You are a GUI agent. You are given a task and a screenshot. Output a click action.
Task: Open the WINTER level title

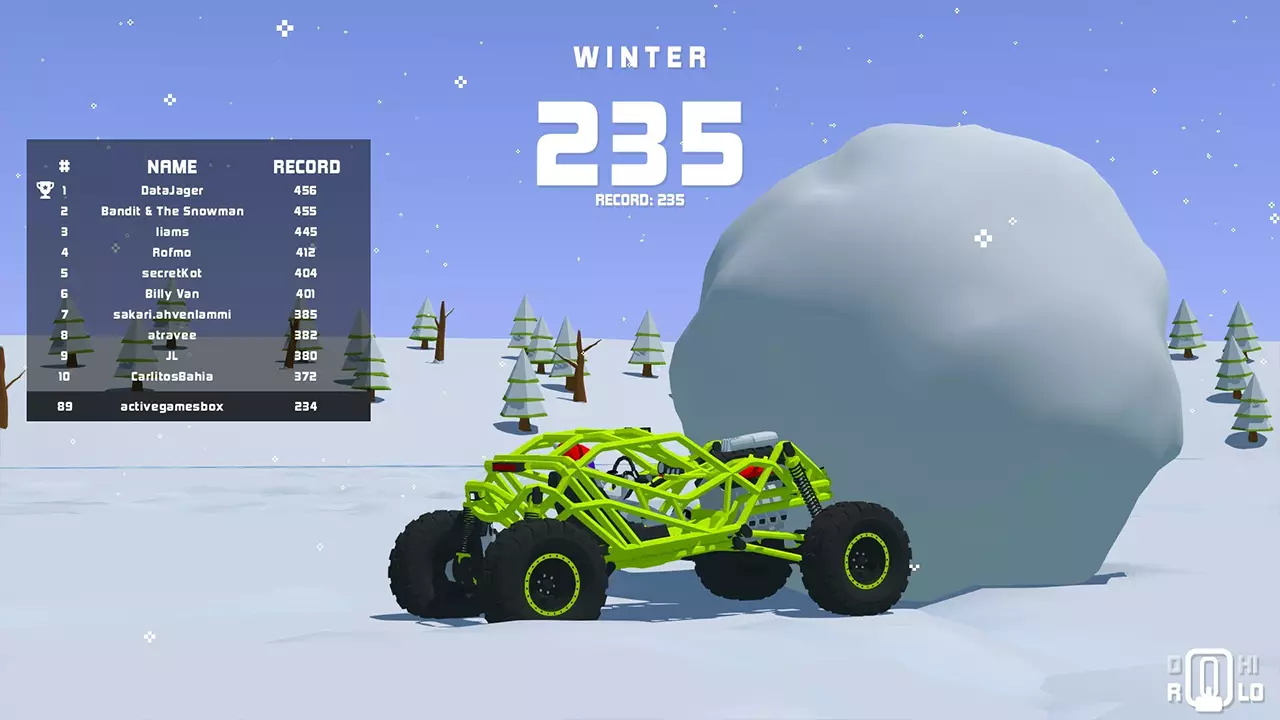tap(640, 57)
